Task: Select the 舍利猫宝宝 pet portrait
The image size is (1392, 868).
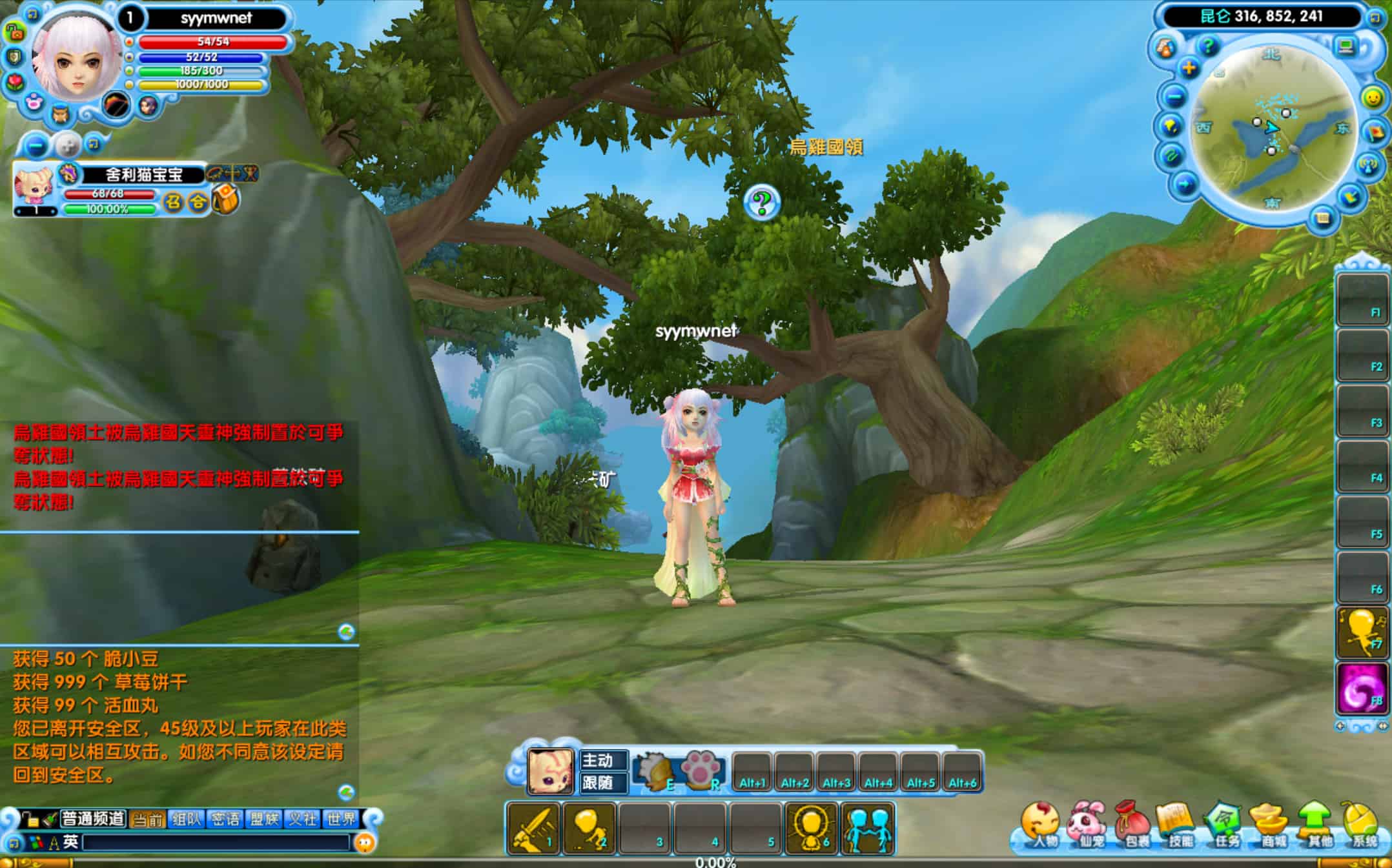Action: [x=34, y=188]
